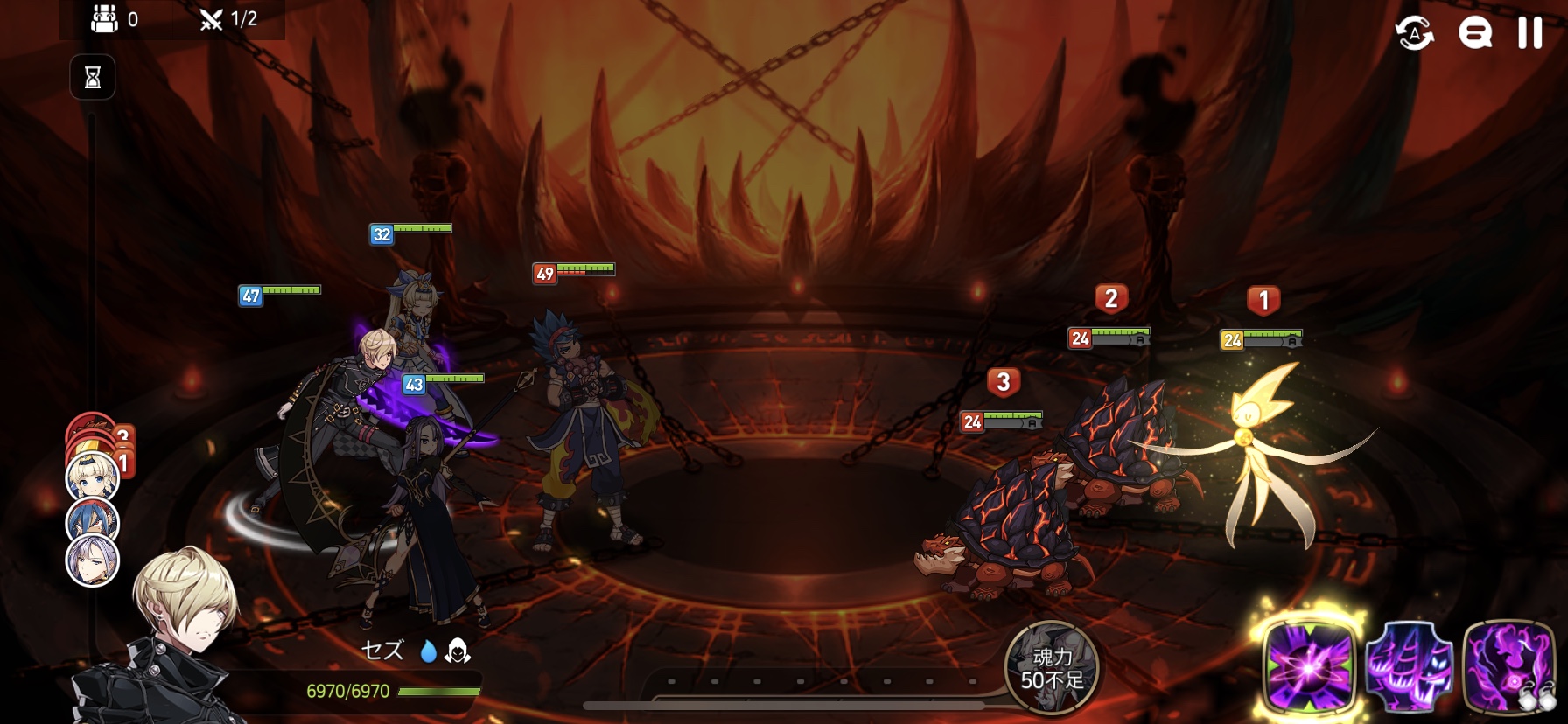Select blonde girl turn-order portrait
Viewport: 1568px width, 724px height.
pos(92,477)
